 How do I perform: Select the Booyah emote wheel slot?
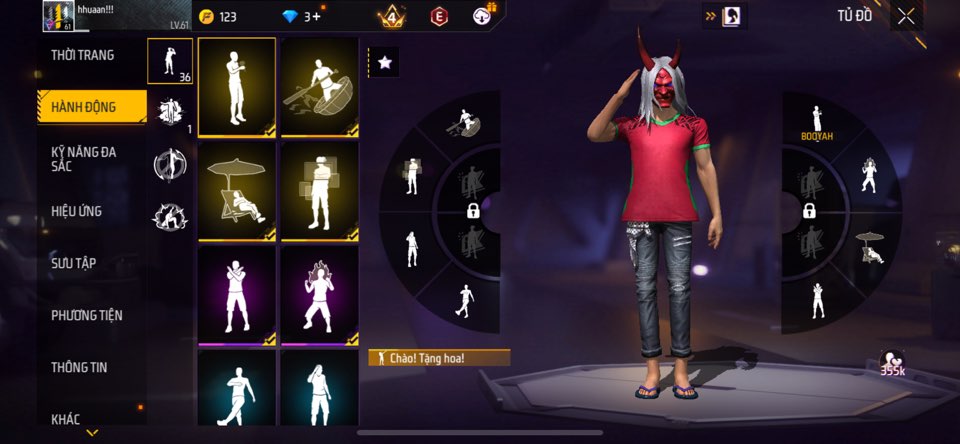click(817, 123)
